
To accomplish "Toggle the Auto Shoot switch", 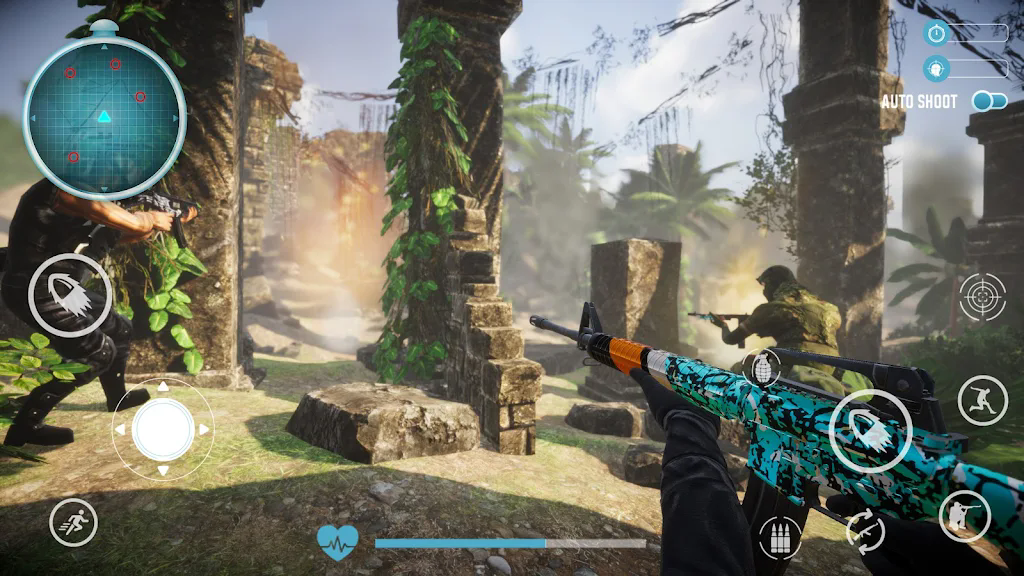I will click(989, 101).
